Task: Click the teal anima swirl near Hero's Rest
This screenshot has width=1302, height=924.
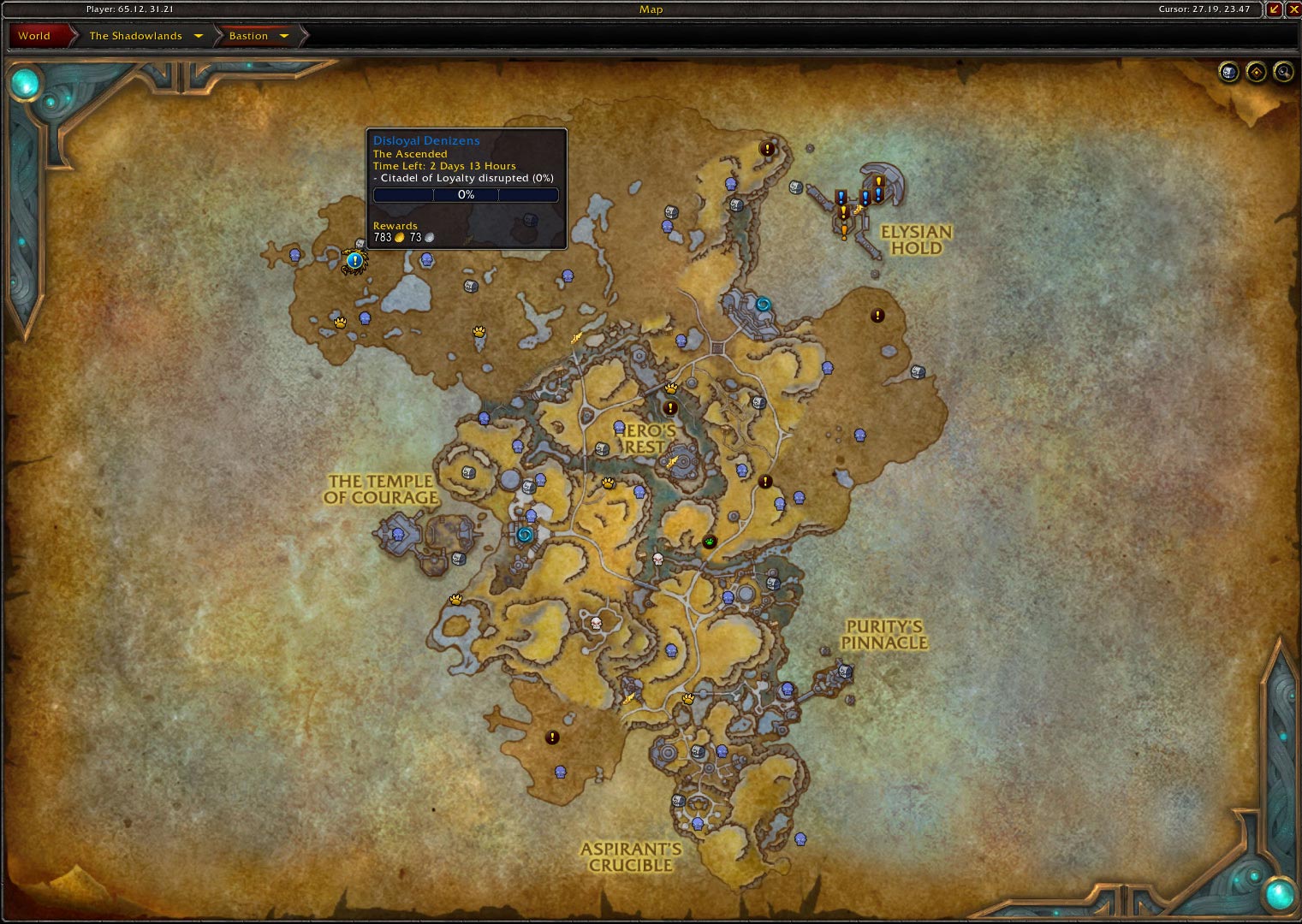Action: tap(763, 300)
